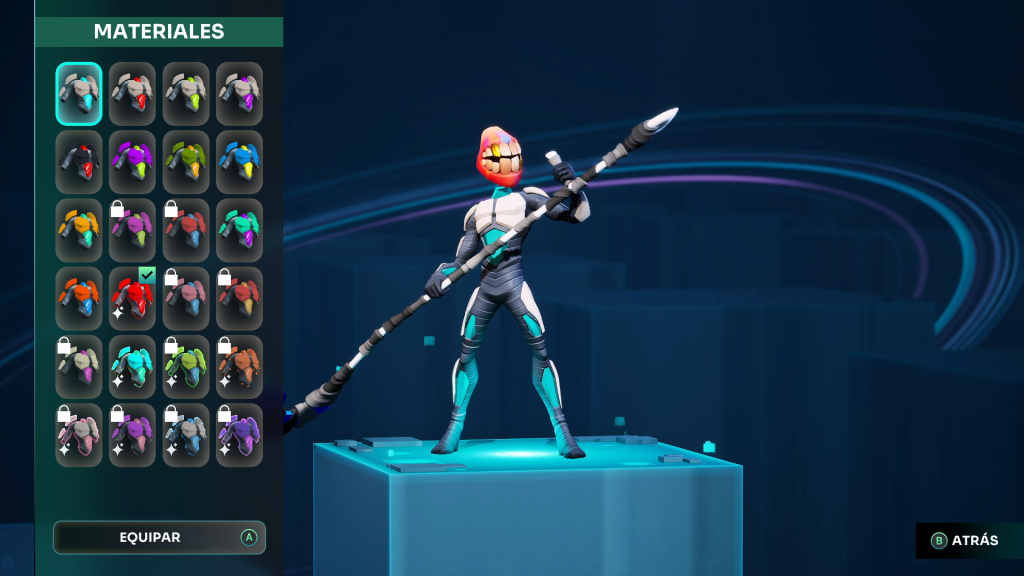This screenshot has height=576, width=1024.
Task: Click the EQUIPAR button
Action: (159, 538)
